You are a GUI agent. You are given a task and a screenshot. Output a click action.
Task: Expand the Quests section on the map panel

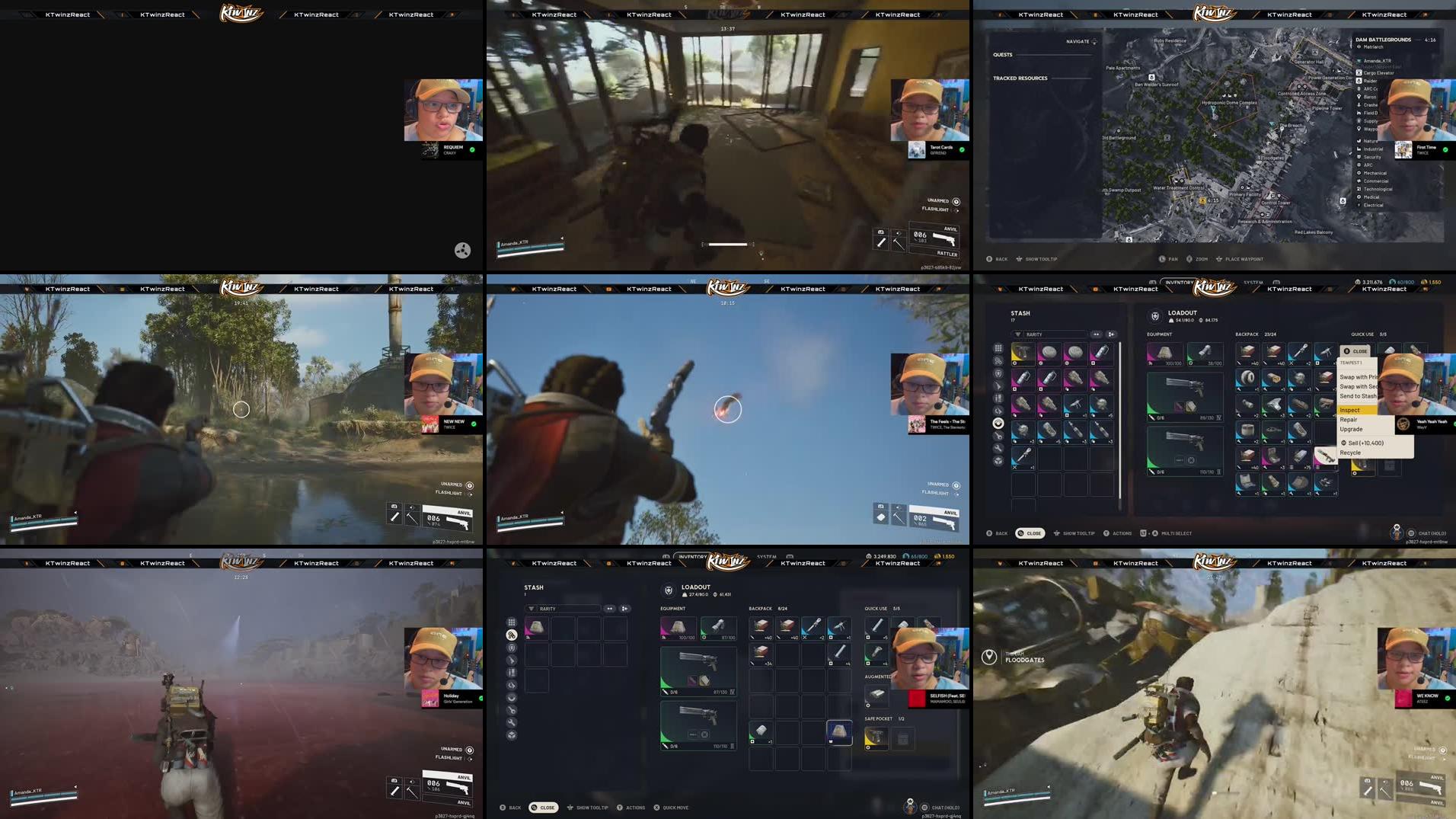tap(1004, 55)
